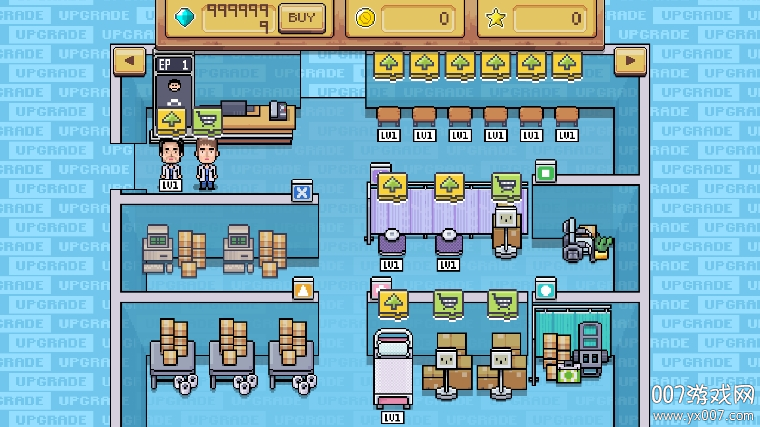This screenshot has height=427, width=760.
Task: Click the upgrade arrow above the hospital bed
Action: click(393, 303)
